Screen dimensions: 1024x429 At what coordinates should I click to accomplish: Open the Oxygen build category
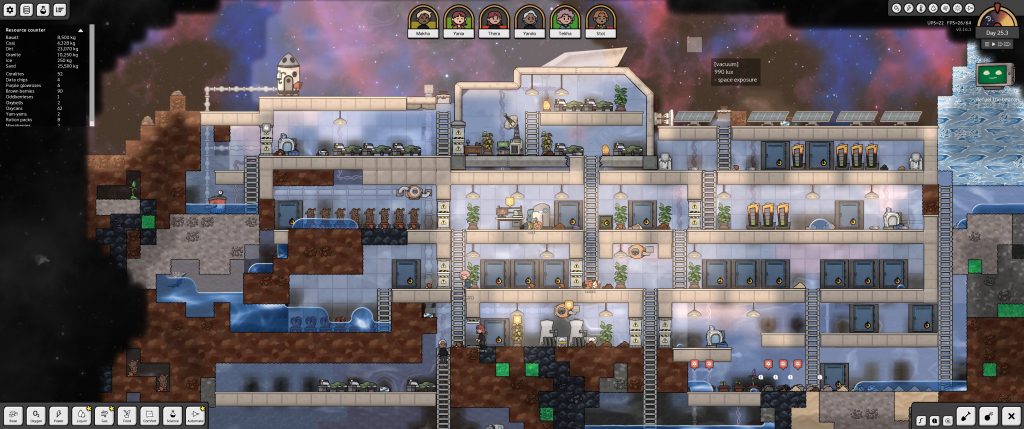tap(38, 415)
